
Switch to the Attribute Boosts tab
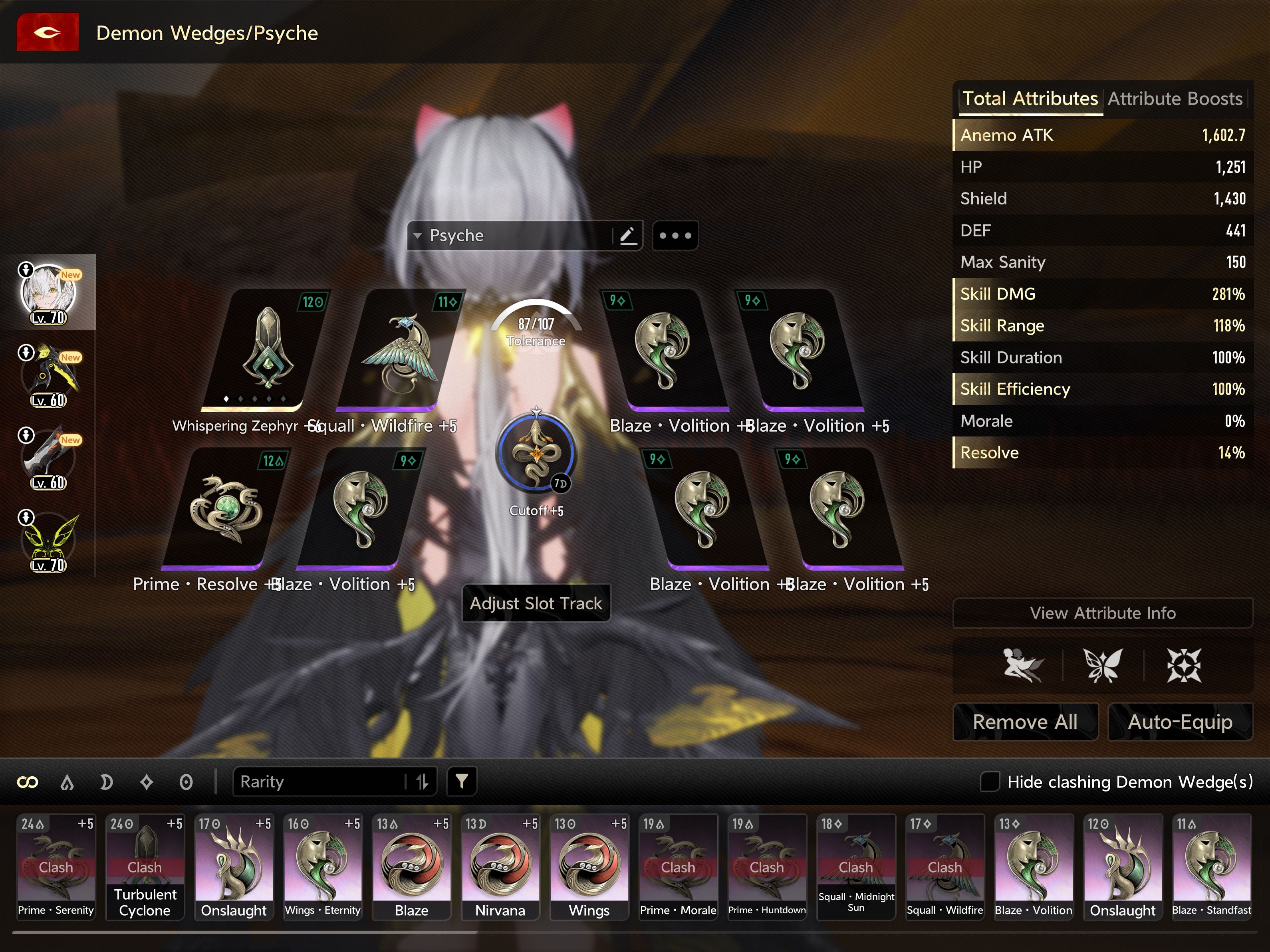[1174, 99]
